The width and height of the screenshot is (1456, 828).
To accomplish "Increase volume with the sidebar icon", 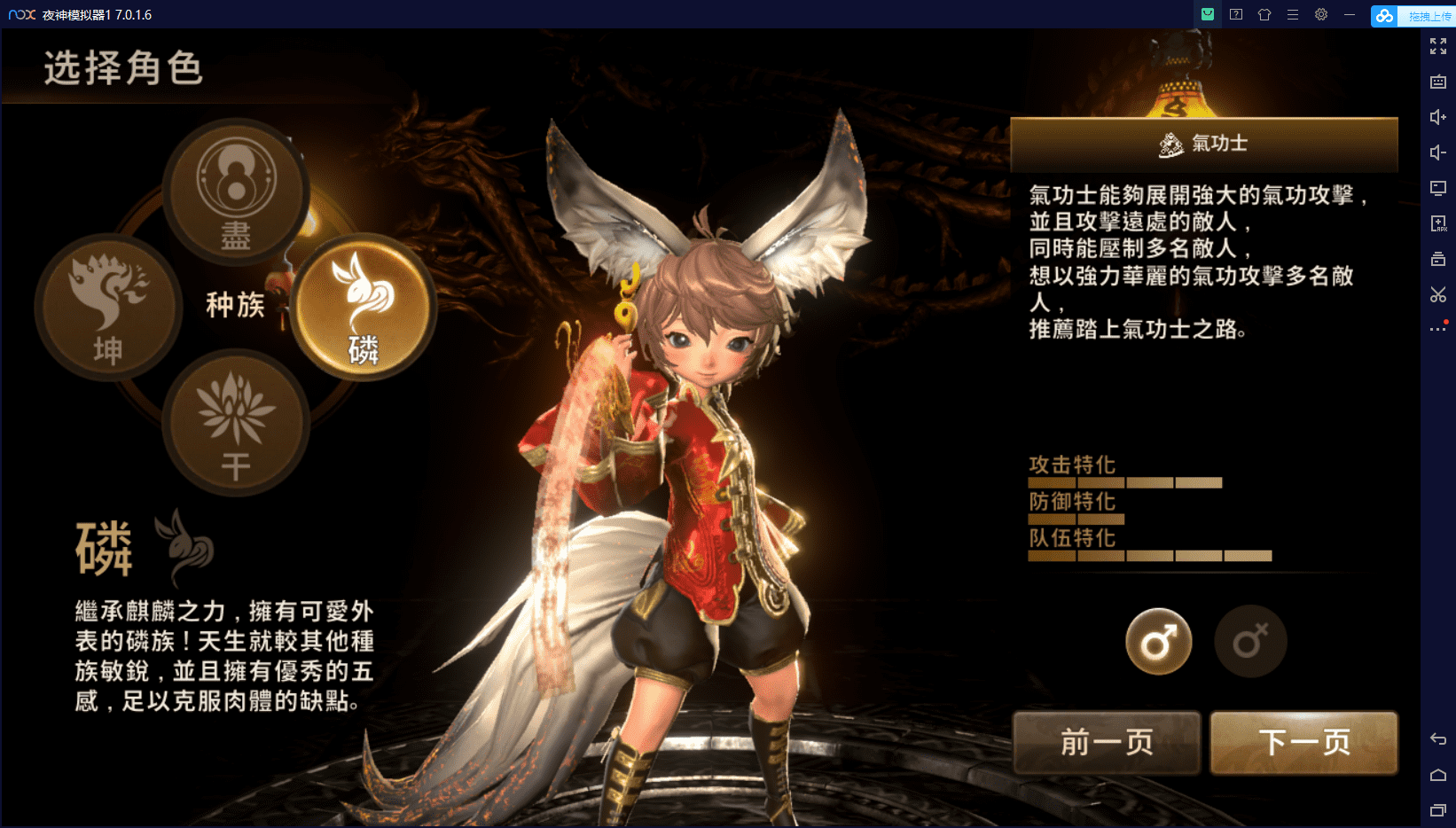I will point(1438,116).
